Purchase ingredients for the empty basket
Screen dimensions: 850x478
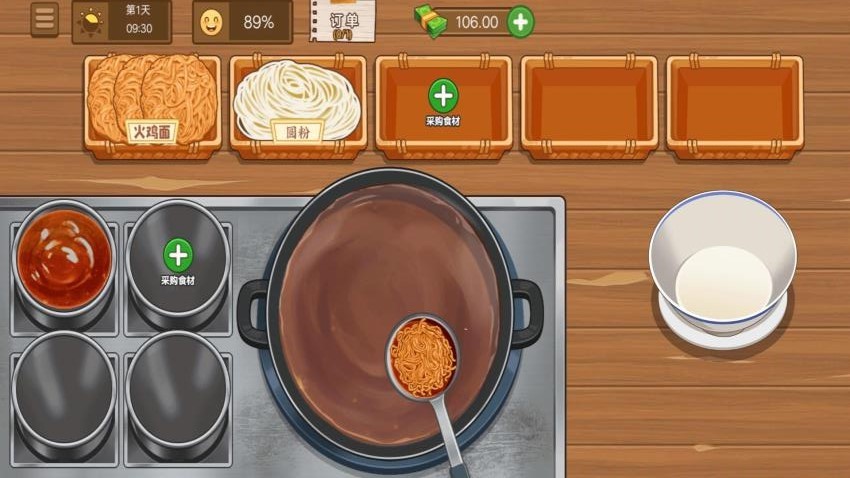[x=443, y=97]
